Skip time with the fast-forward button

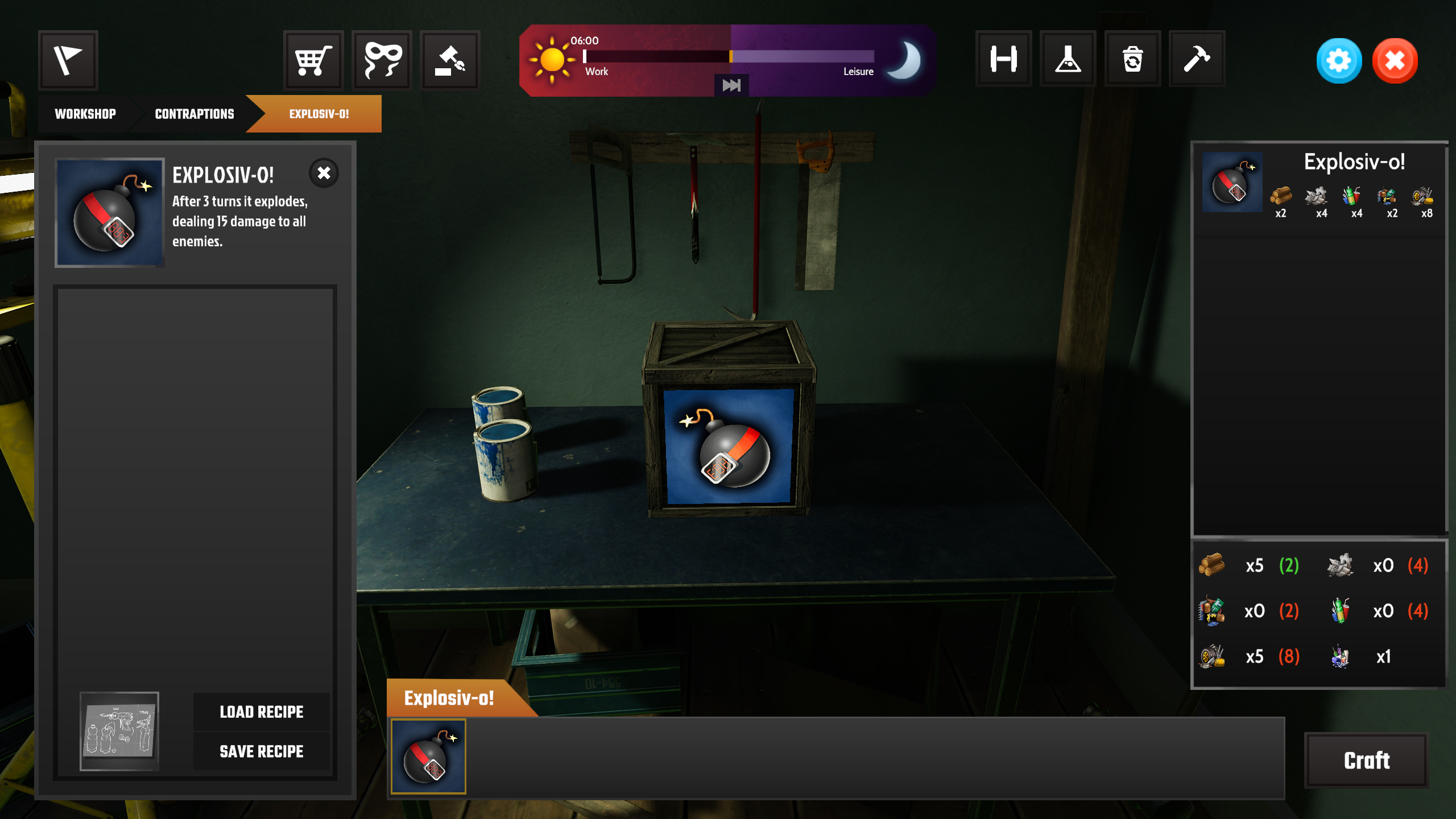click(x=731, y=85)
